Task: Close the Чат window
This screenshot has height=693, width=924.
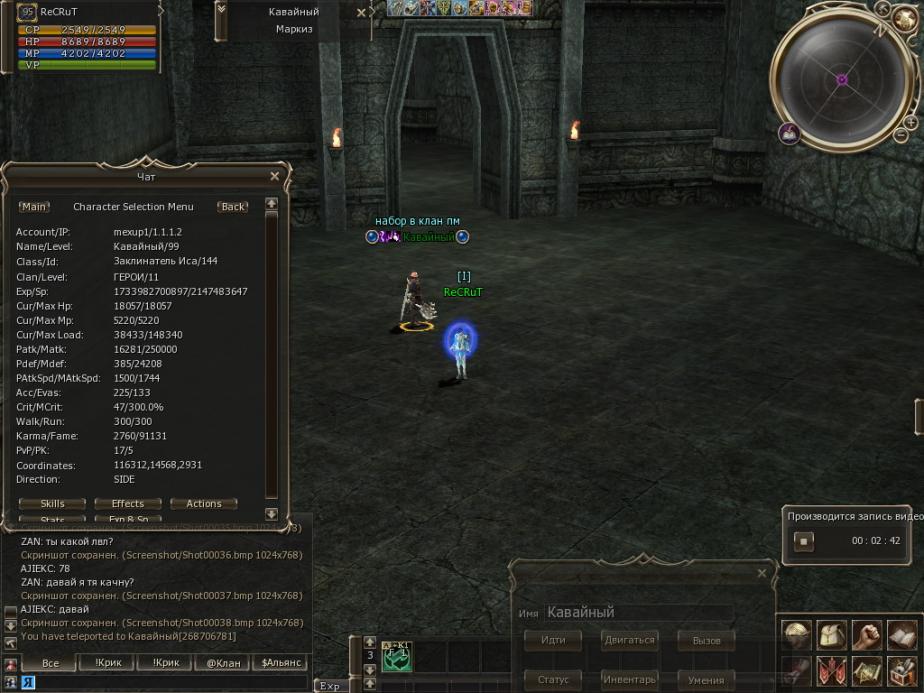Action: point(275,177)
